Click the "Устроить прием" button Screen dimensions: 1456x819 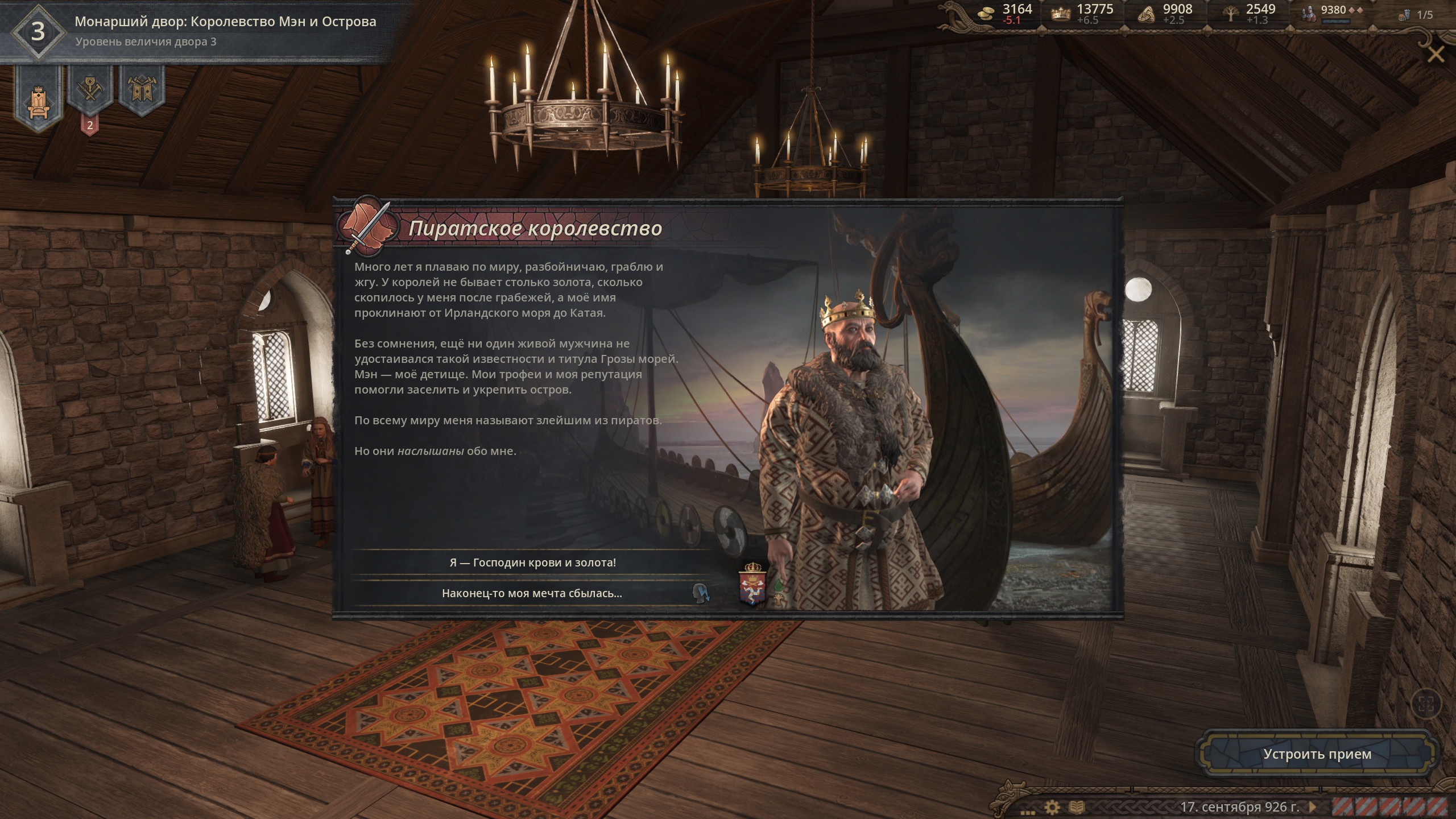1317,754
